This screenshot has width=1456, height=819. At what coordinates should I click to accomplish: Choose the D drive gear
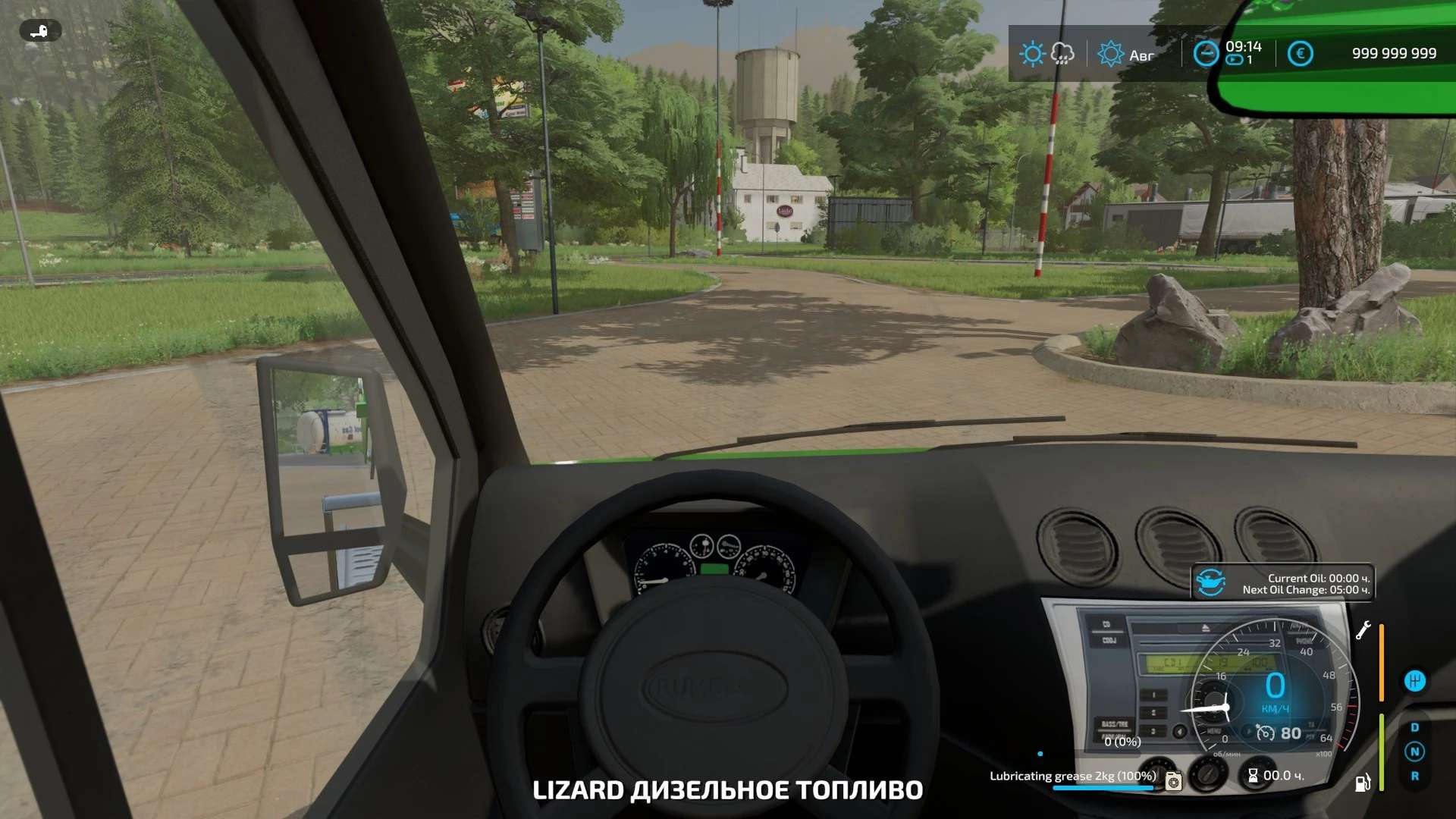pos(1414,728)
